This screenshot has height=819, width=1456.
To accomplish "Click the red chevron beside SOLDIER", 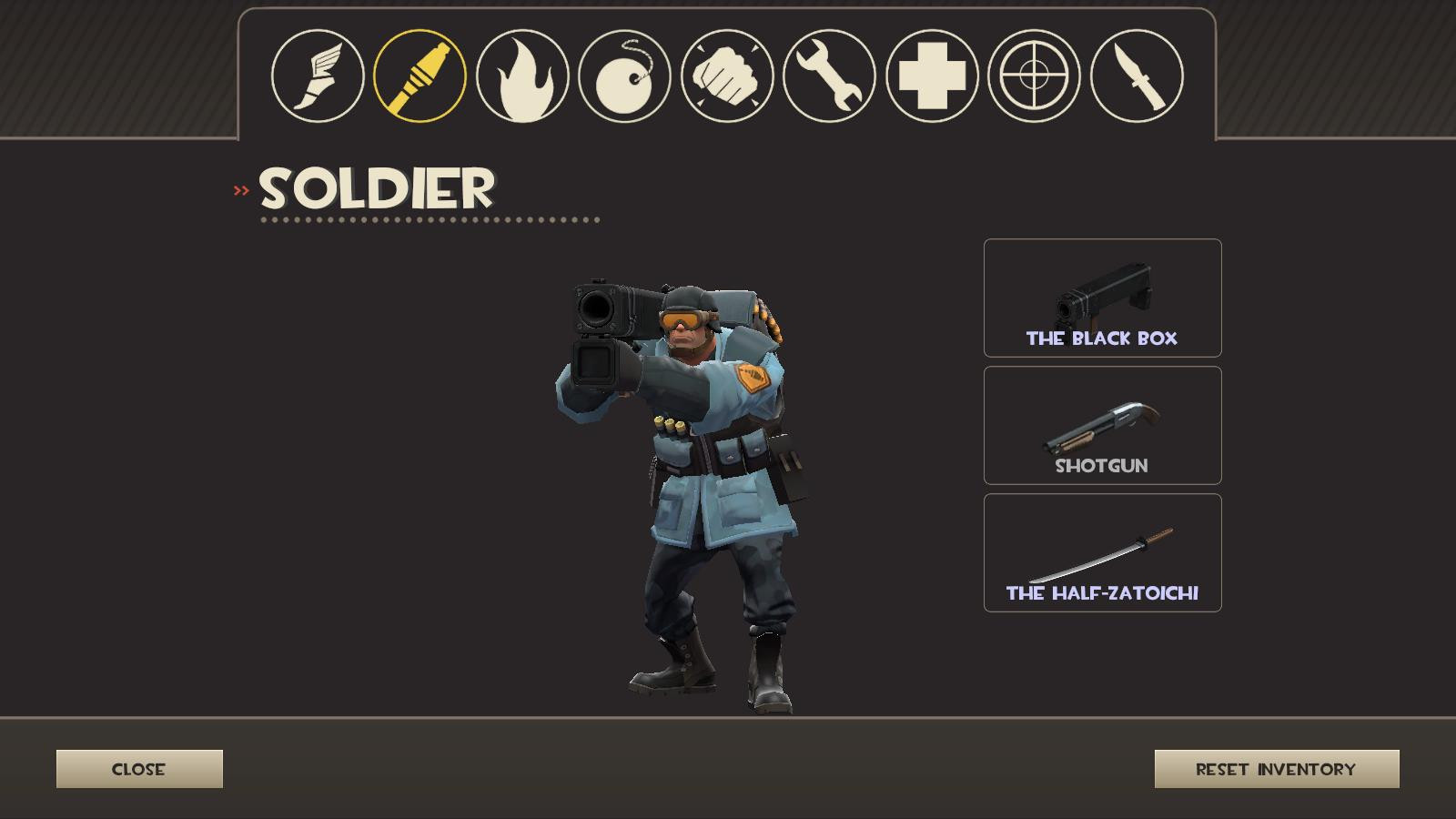I will tap(241, 189).
